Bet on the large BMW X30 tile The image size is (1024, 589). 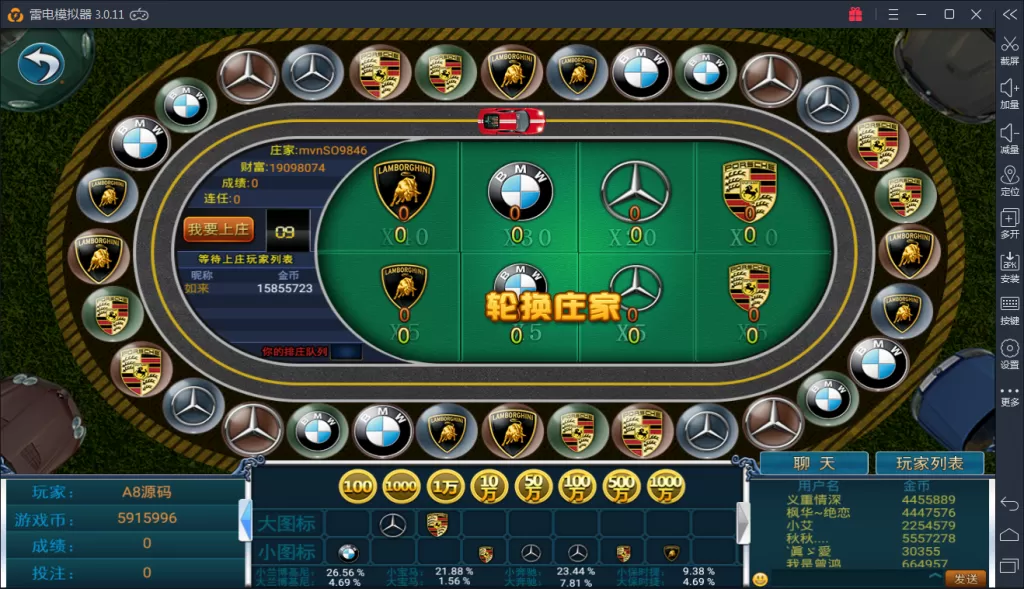click(x=519, y=197)
